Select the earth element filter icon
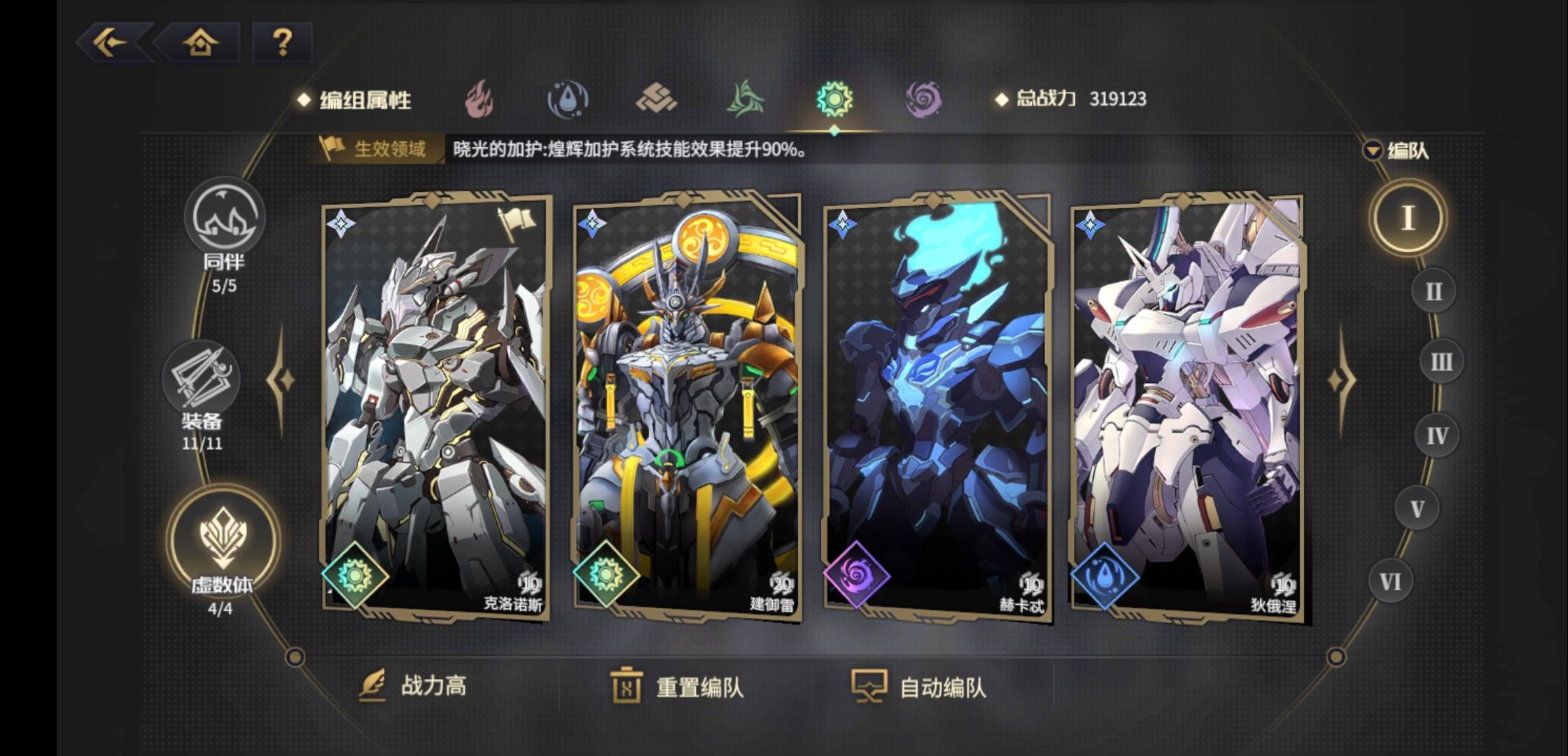 click(x=658, y=99)
